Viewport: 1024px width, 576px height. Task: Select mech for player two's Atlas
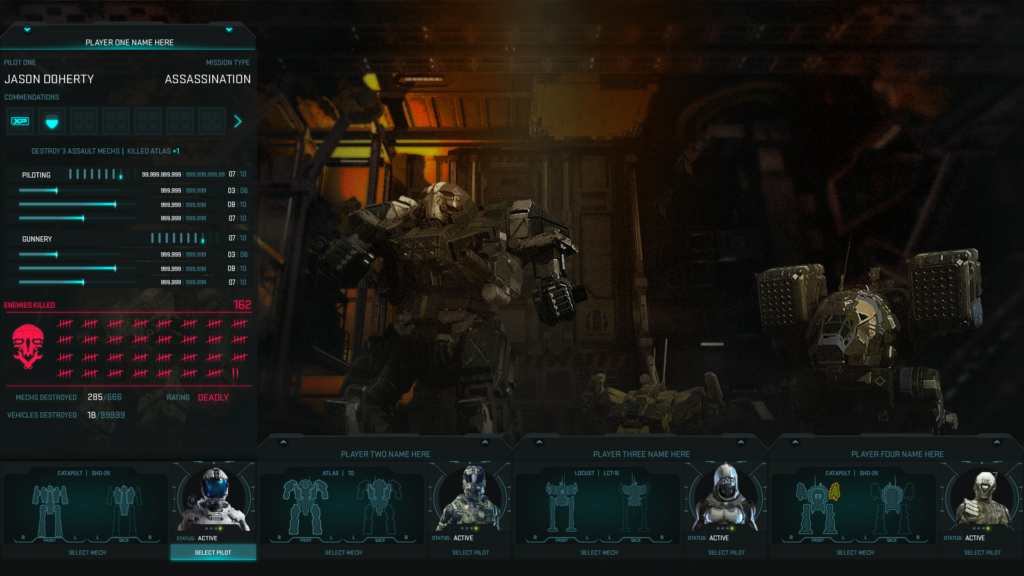(342, 552)
